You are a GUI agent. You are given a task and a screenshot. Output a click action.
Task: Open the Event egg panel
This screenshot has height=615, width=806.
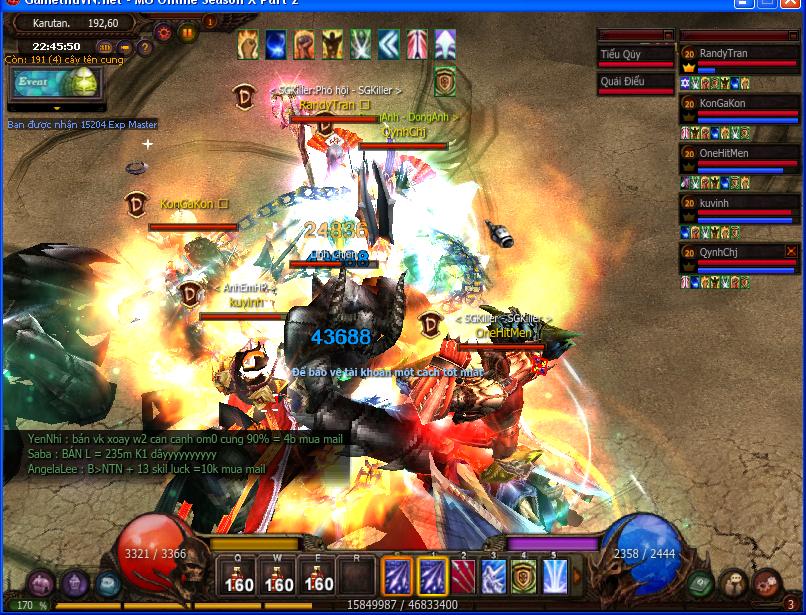point(56,82)
